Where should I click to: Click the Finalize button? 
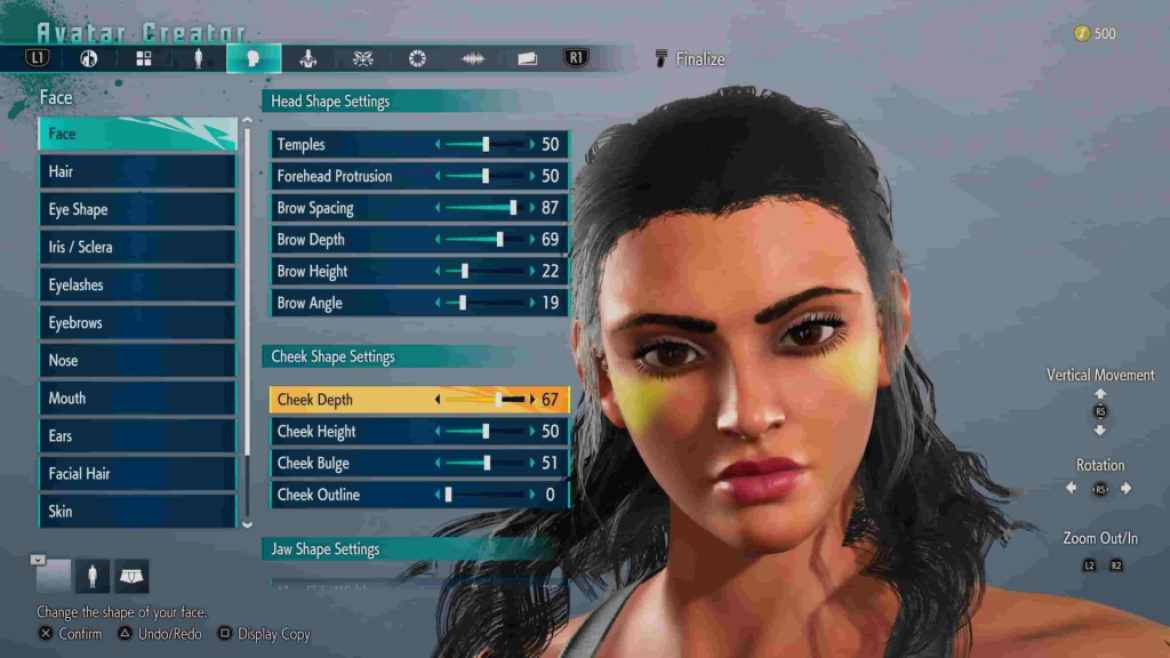(690, 59)
